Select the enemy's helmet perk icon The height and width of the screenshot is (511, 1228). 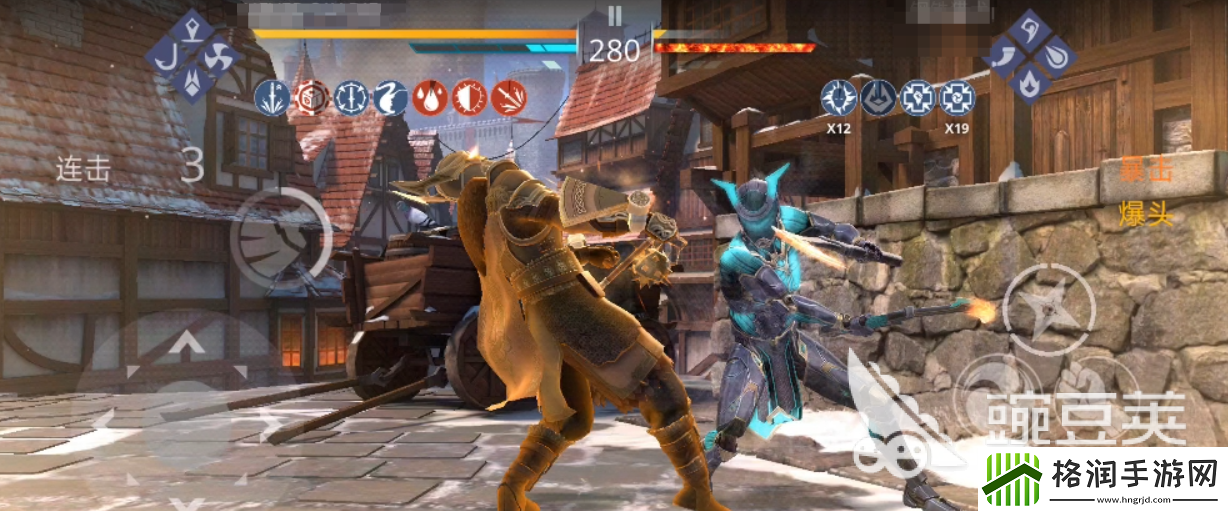(879, 98)
